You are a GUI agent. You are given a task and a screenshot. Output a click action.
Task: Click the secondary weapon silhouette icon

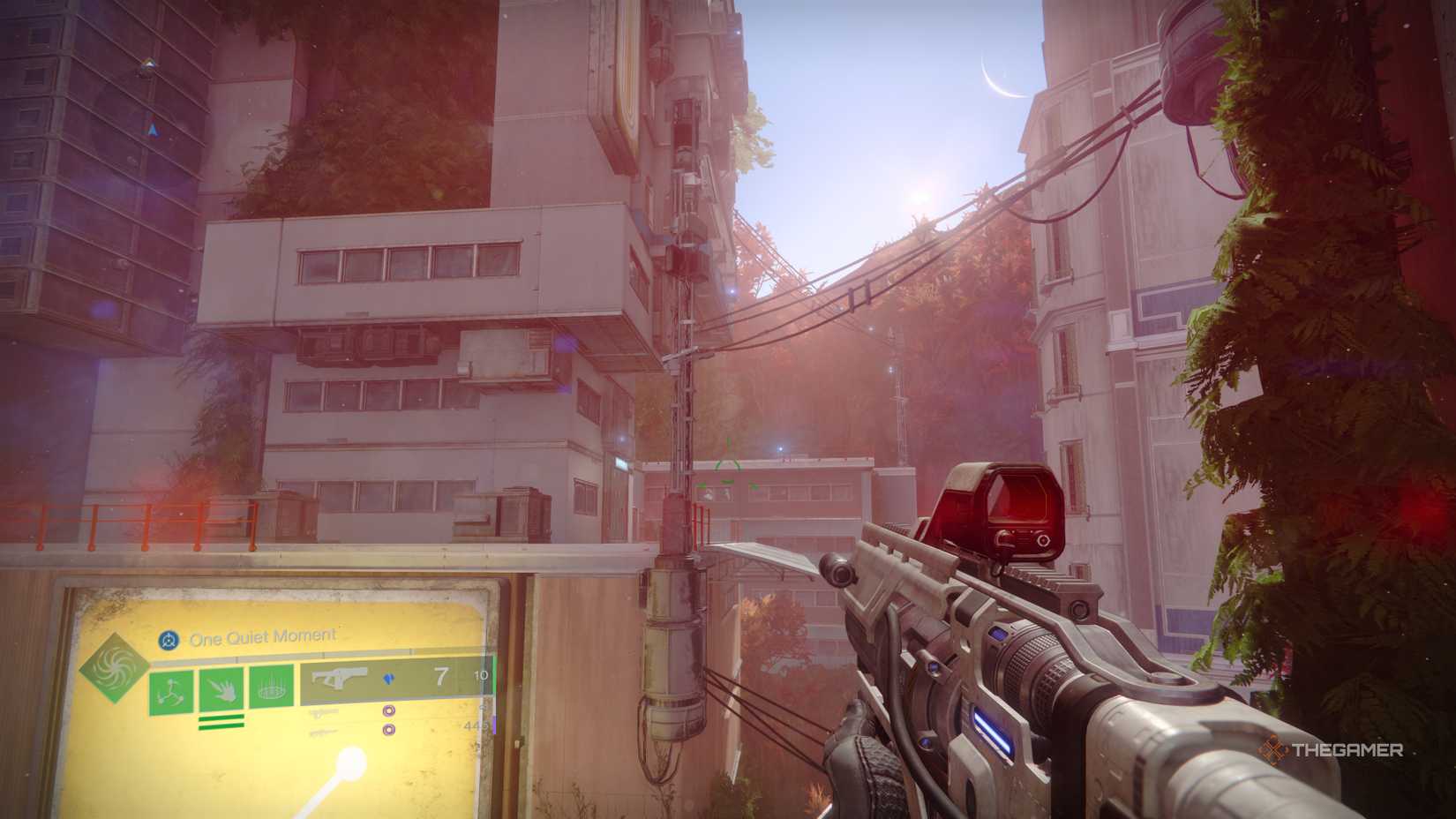click(x=324, y=712)
